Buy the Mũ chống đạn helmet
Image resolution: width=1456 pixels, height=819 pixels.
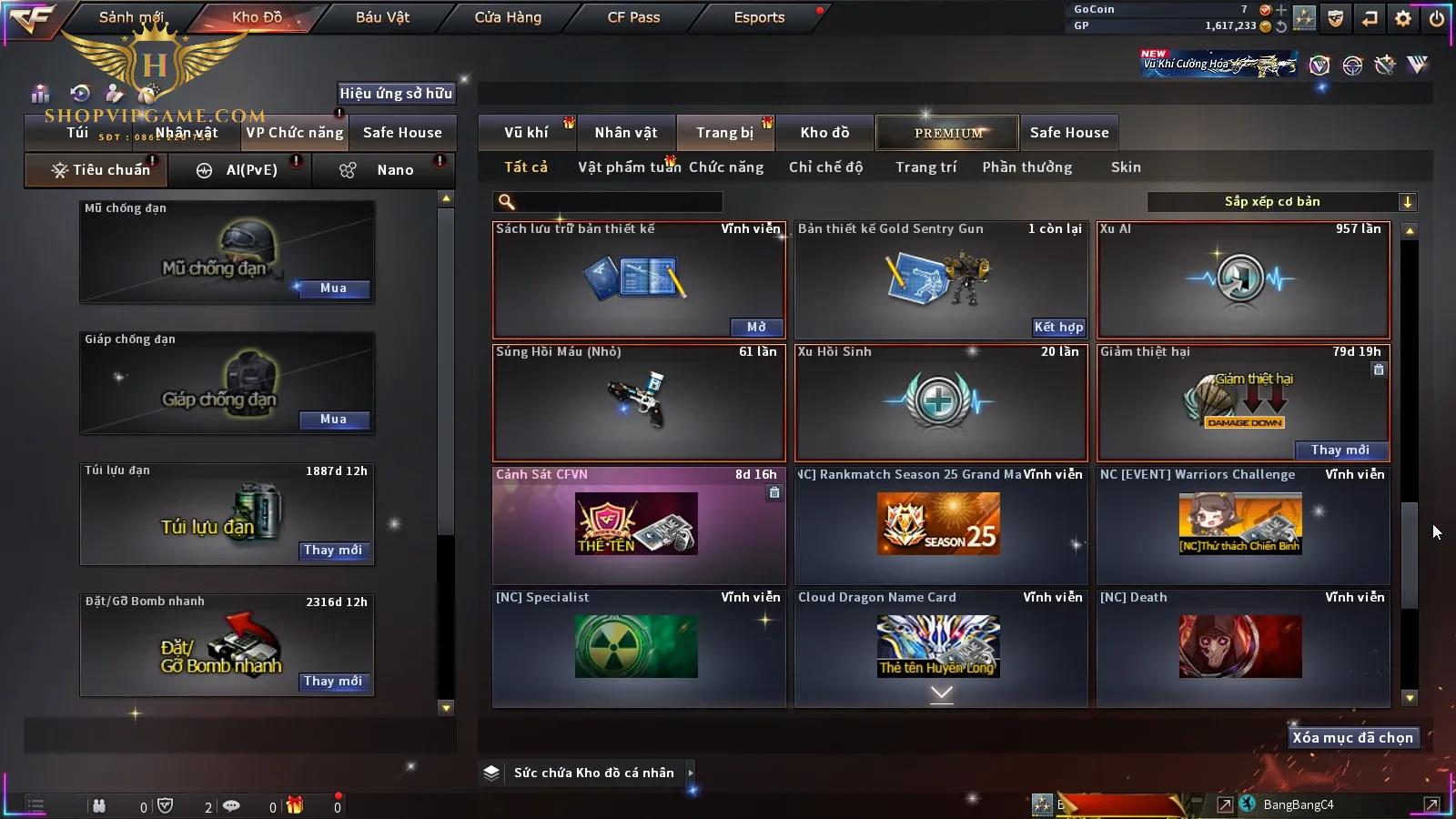tap(333, 288)
